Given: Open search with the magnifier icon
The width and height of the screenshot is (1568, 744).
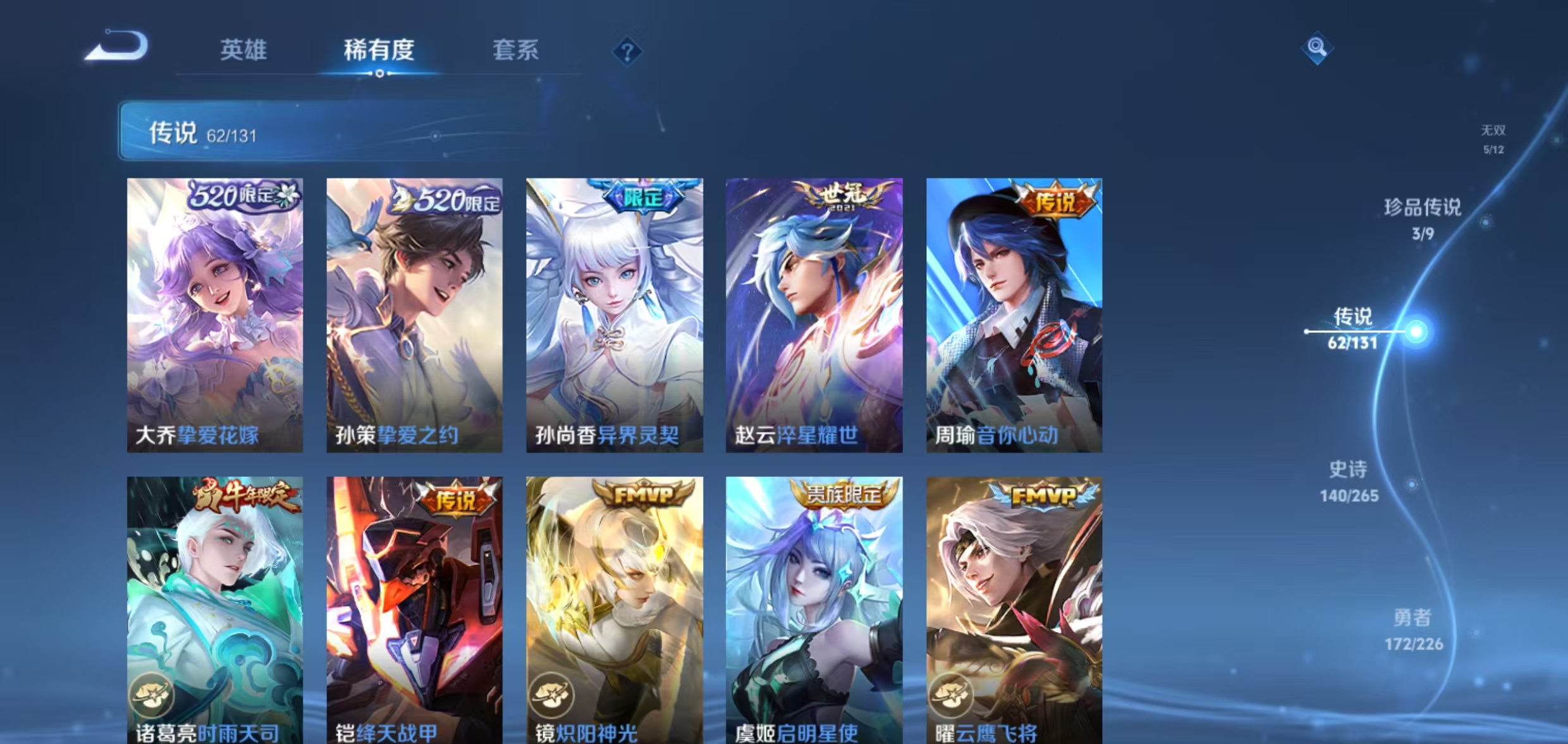Looking at the screenshot, I should (x=1318, y=46).
